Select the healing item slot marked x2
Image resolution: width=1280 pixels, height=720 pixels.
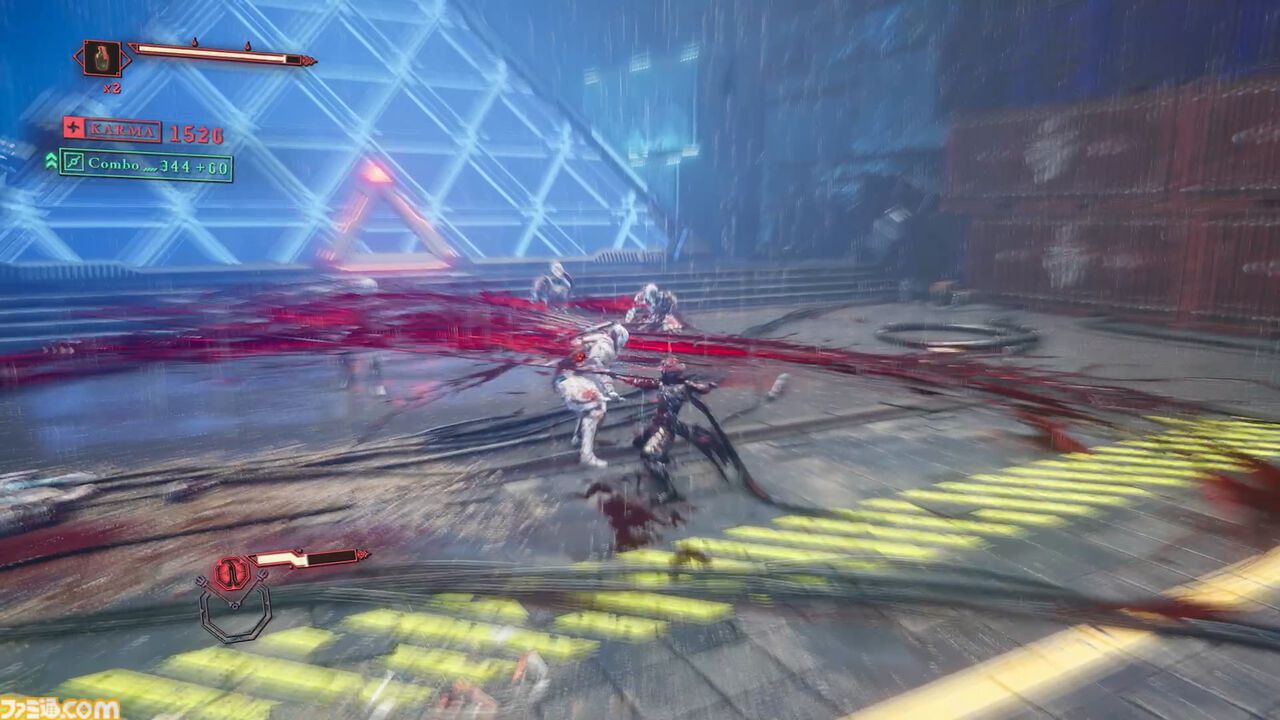103,58
